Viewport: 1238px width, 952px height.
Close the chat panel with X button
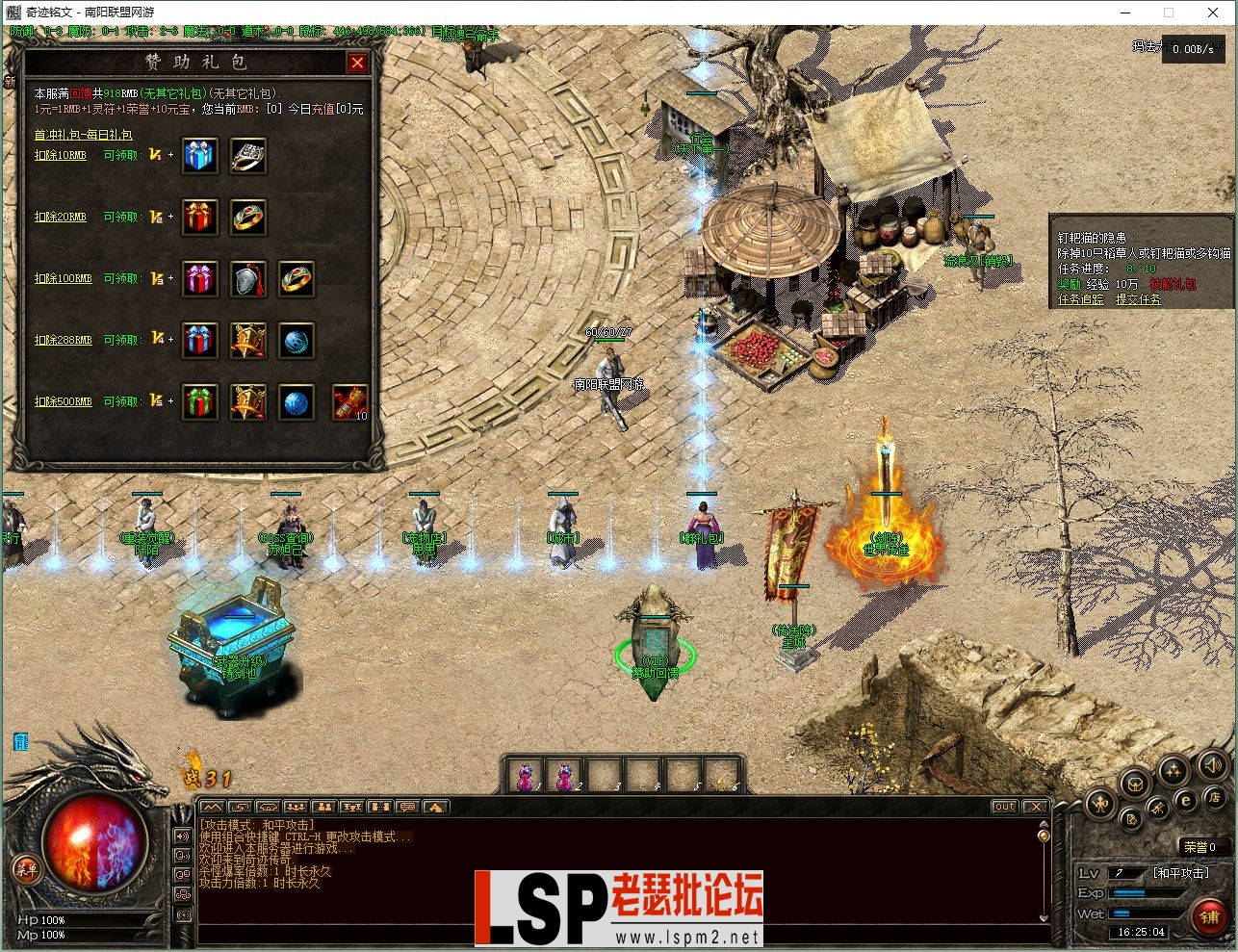(x=1035, y=807)
